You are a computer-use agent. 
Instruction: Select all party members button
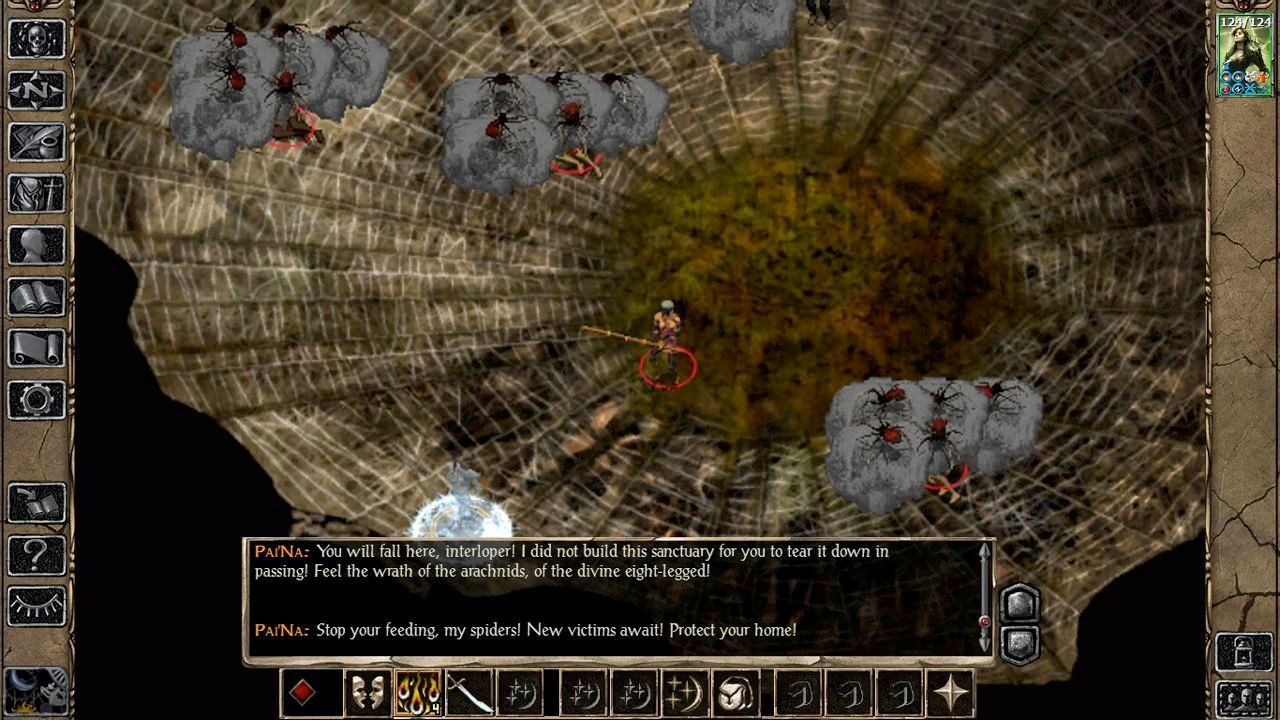coord(1244,697)
